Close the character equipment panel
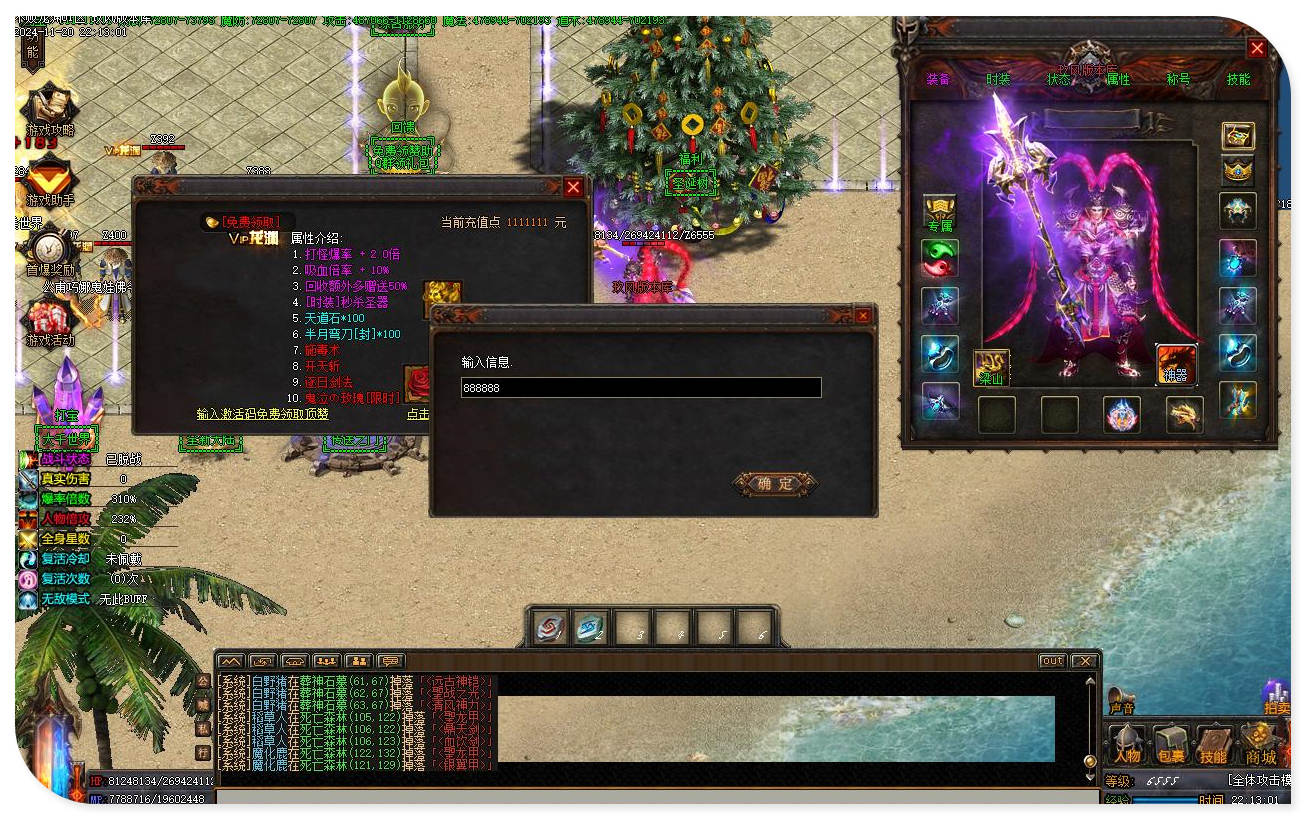Viewport: 1306px width, 819px height. point(1257,48)
